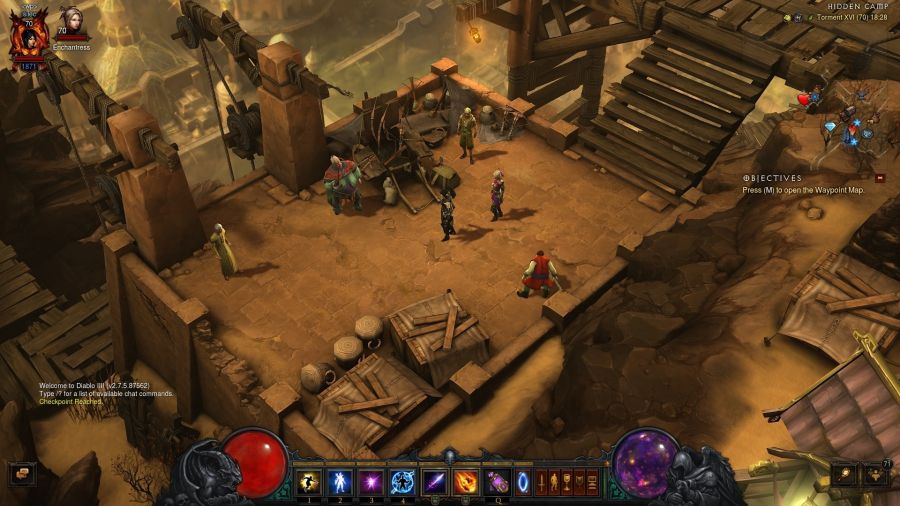Activate the skill in hotbar slot 1
This screenshot has height=506, width=900.
pos(309,482)
